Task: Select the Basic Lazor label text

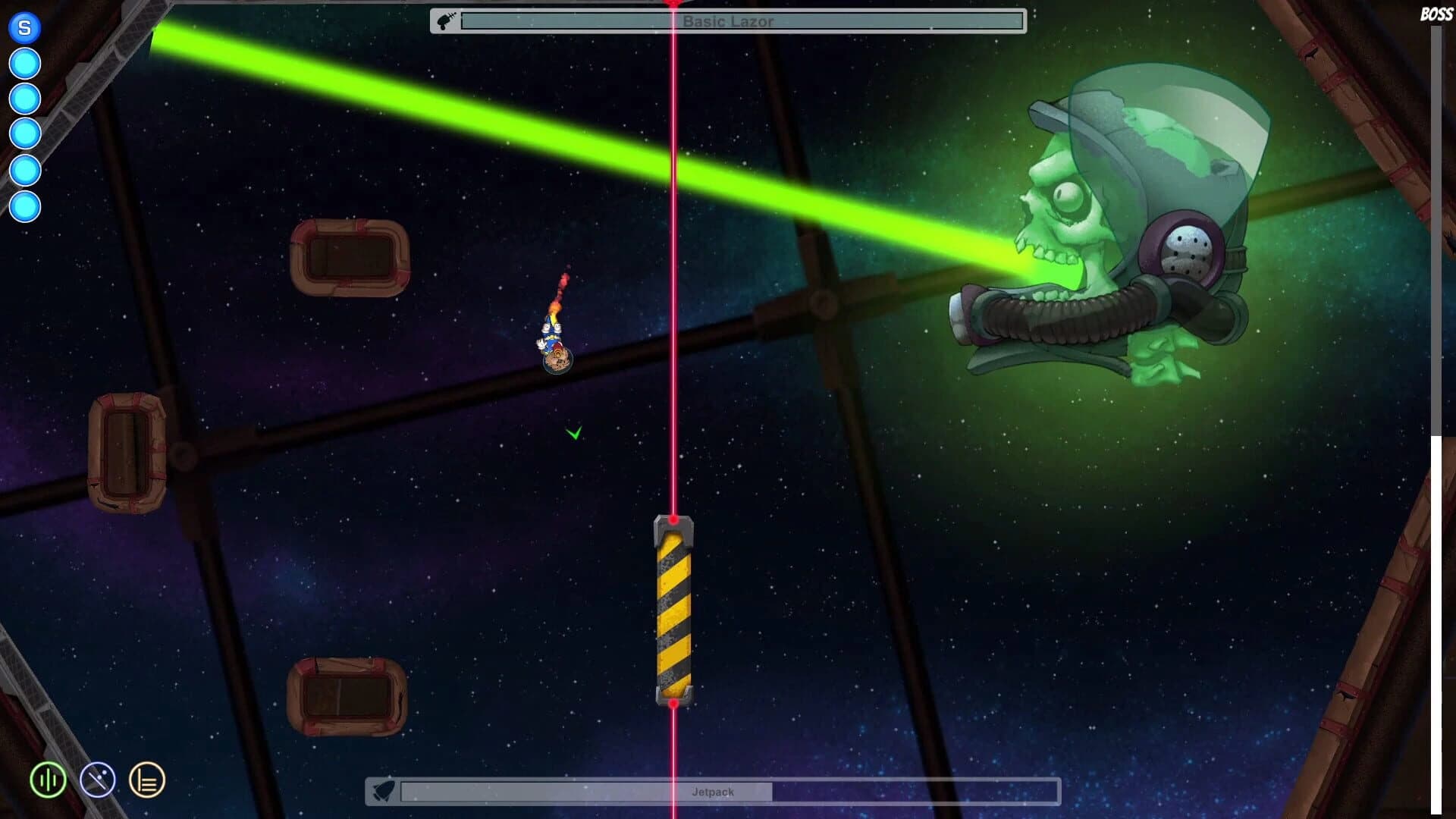Action: coord(728,22)
